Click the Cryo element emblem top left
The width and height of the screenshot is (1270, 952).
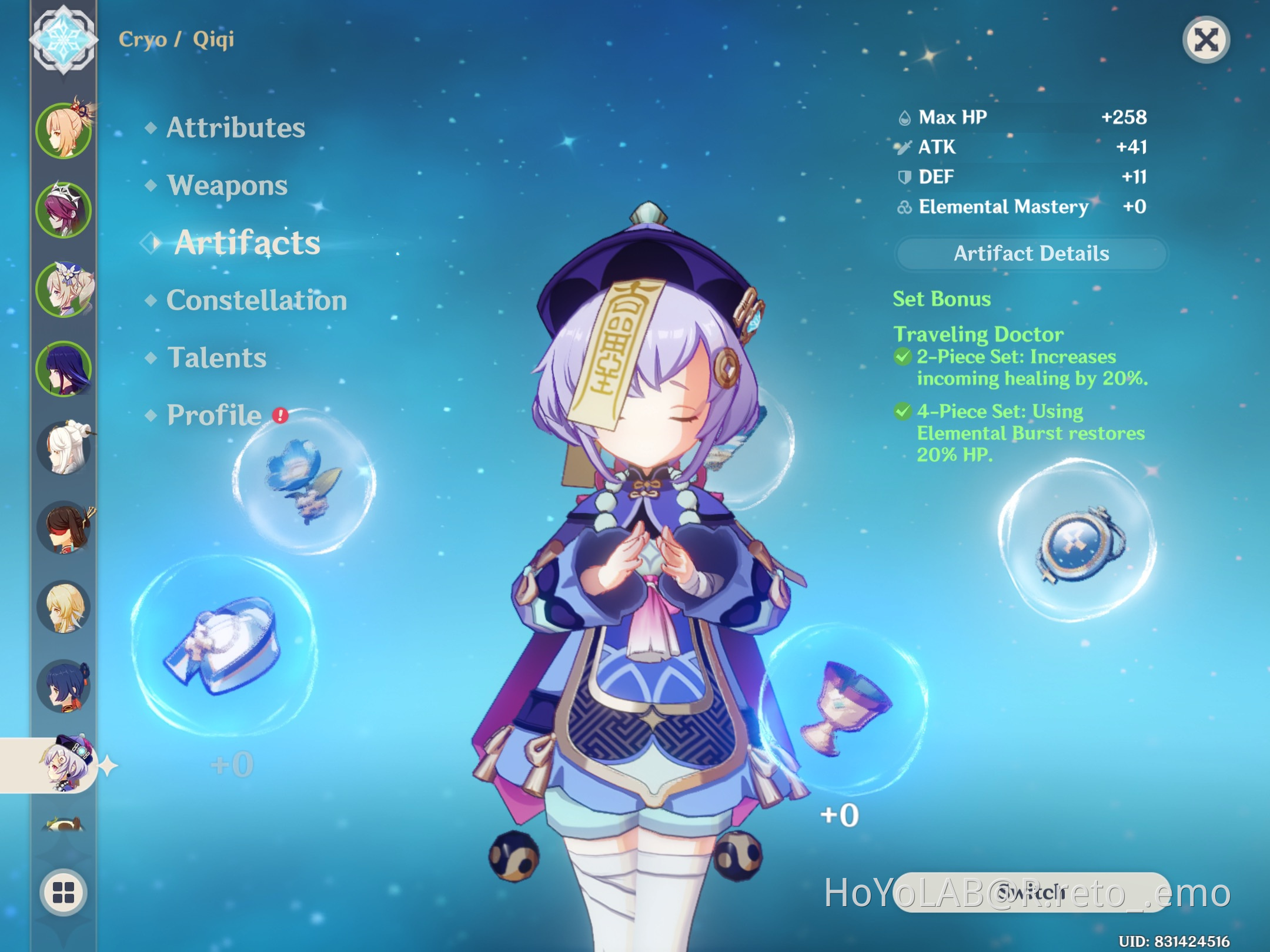(65, 40)
